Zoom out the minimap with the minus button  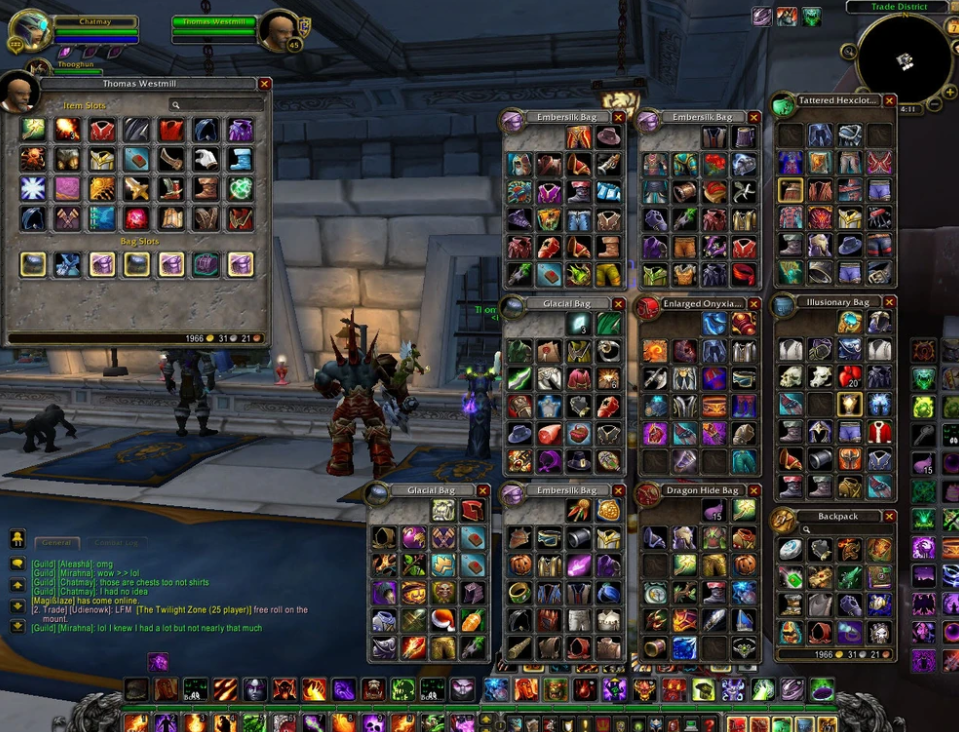[x=934, y=103]
